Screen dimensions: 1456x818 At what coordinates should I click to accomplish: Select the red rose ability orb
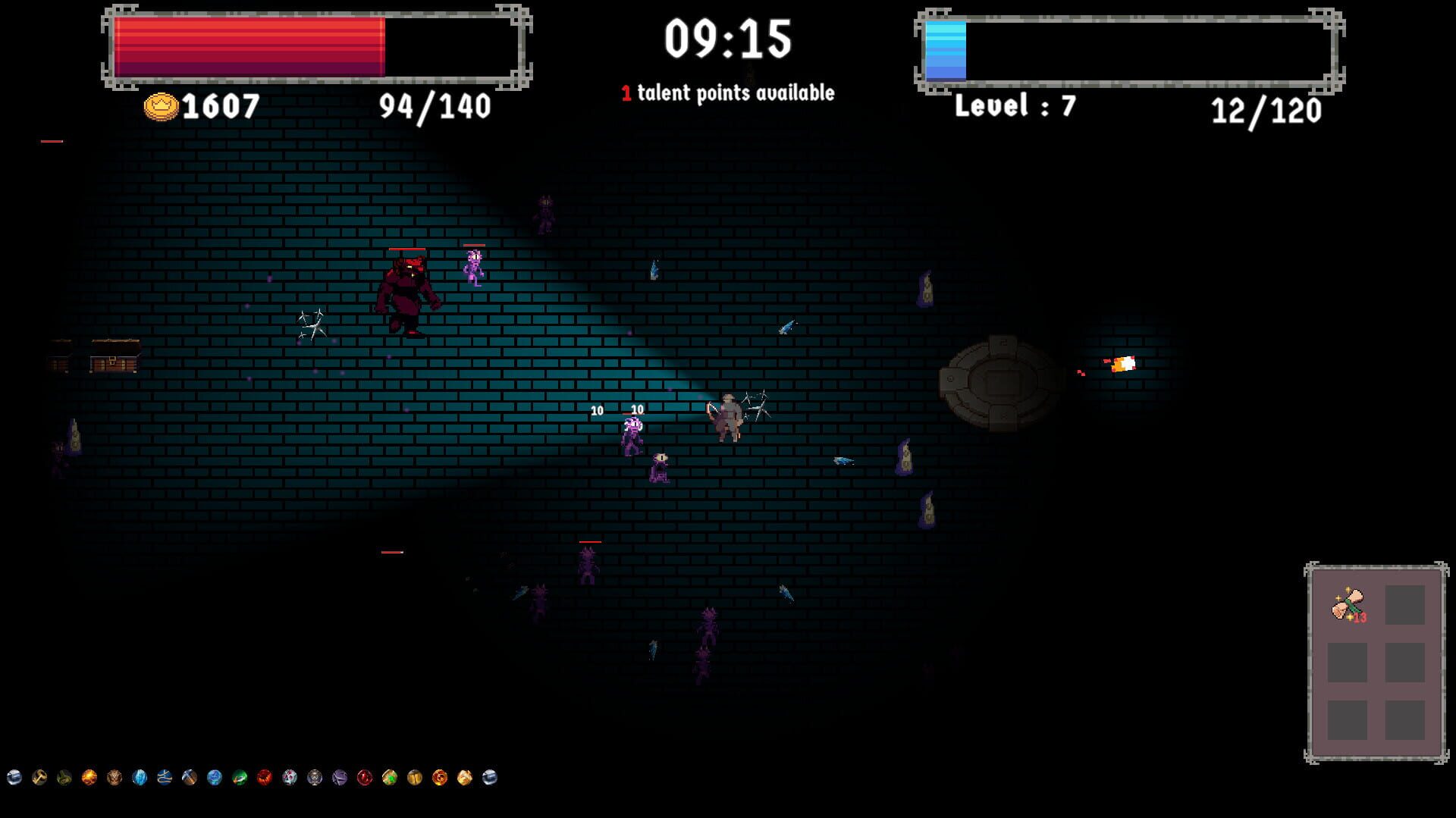[263, 776]
